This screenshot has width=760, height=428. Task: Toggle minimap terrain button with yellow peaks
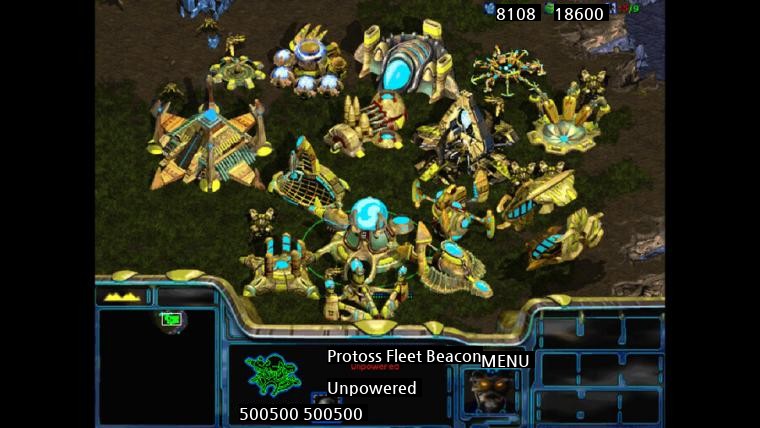click(123, 297)
